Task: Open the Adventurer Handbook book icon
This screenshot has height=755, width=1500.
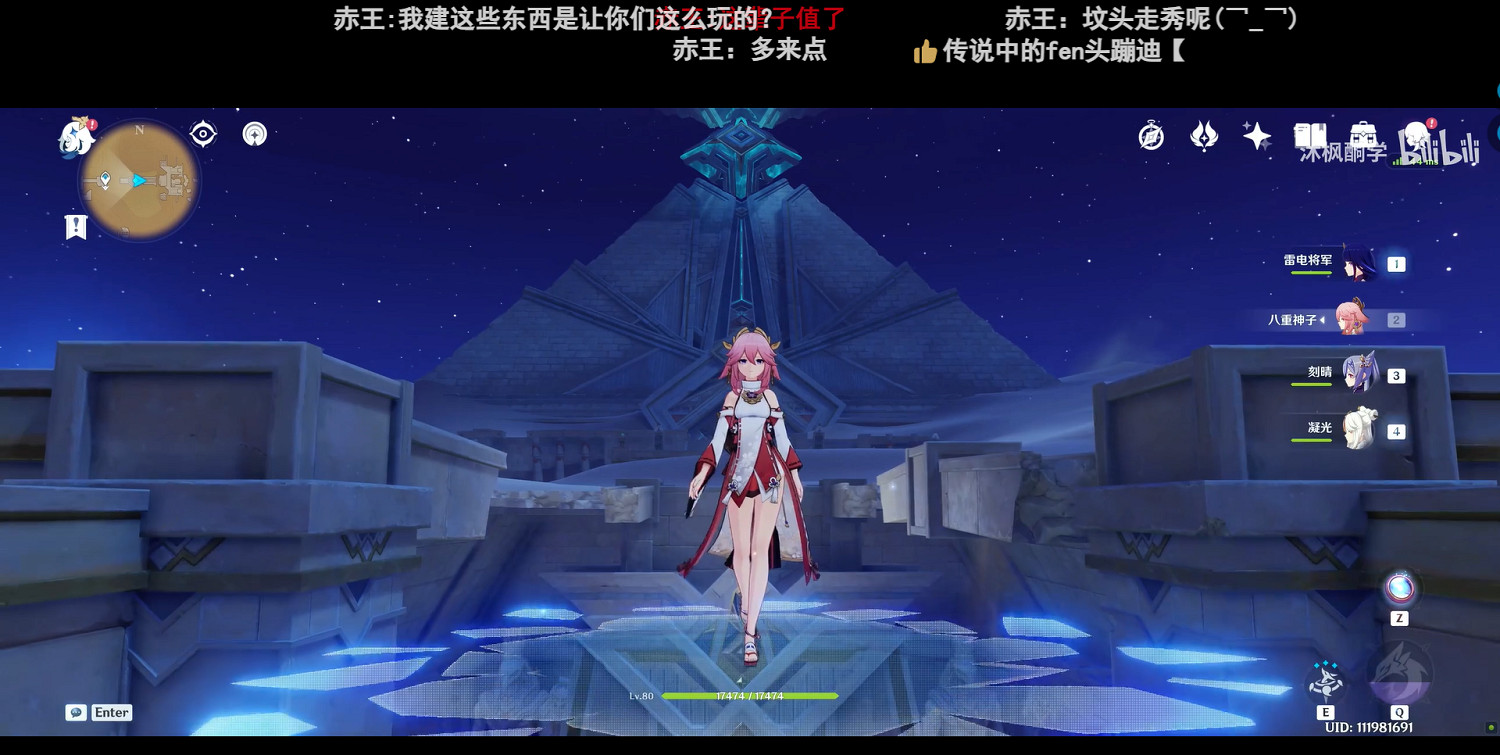Action: 1311,133
